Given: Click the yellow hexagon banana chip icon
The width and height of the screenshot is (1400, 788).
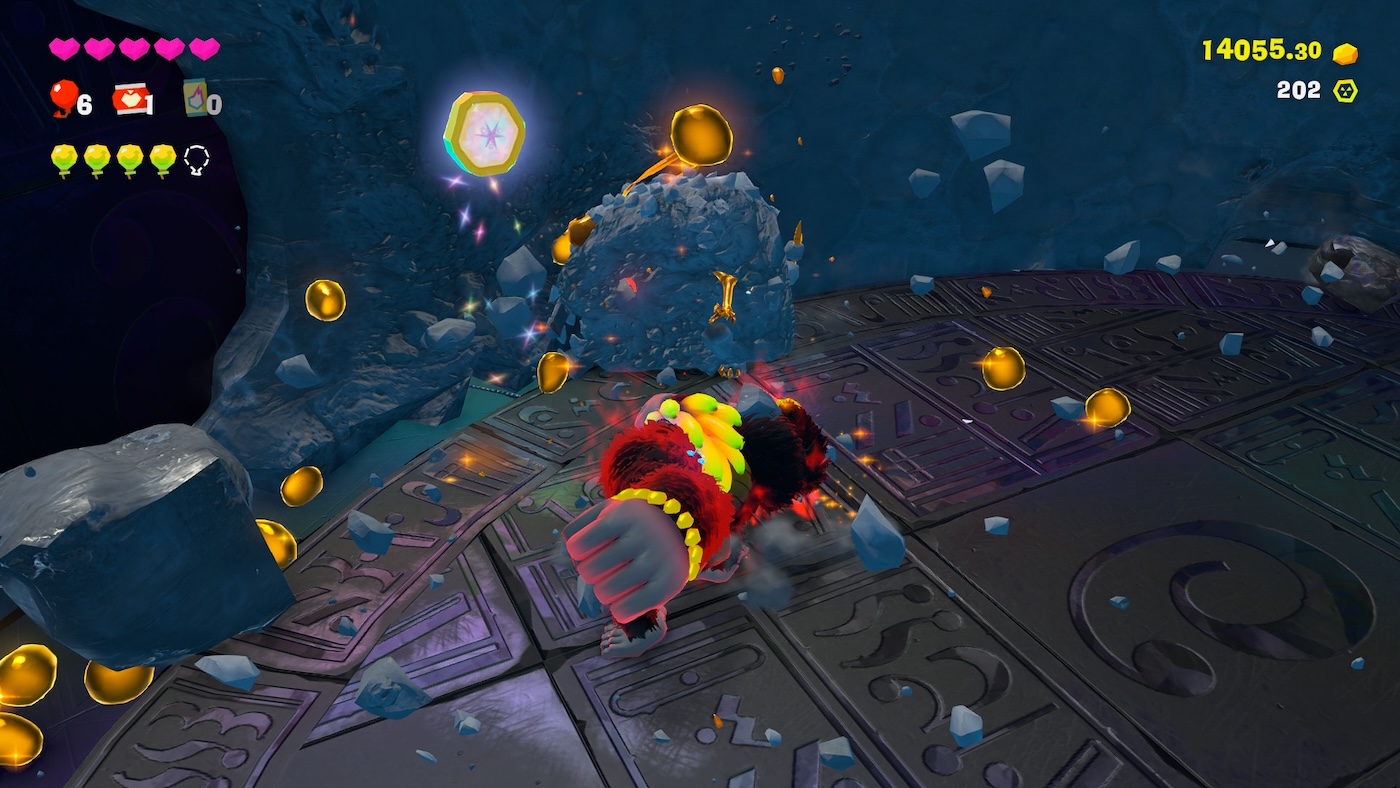Looking at the screenshot, I should pyautogui.click(x=1346, y=91).
